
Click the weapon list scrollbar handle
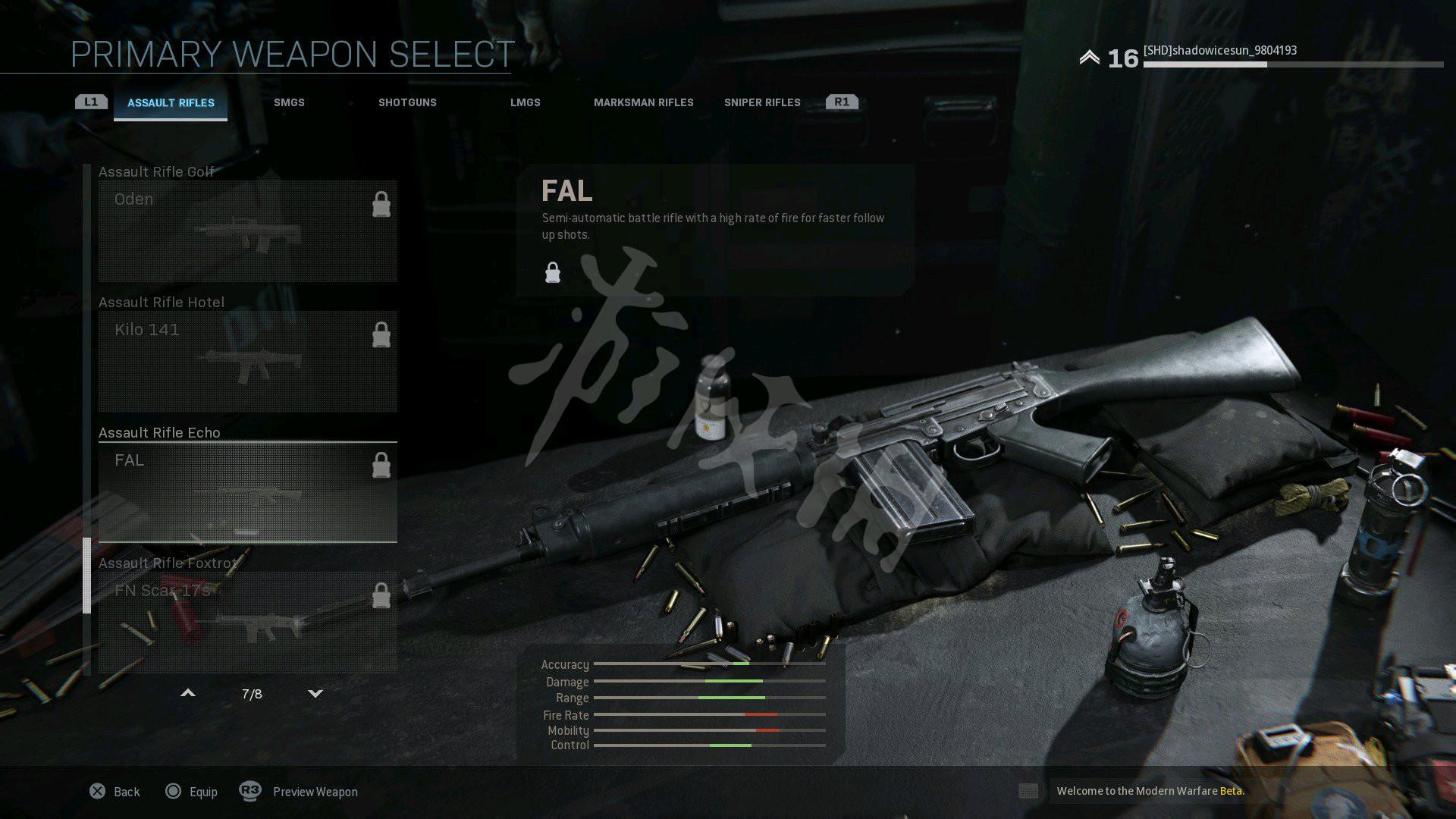tap(86, 575)
